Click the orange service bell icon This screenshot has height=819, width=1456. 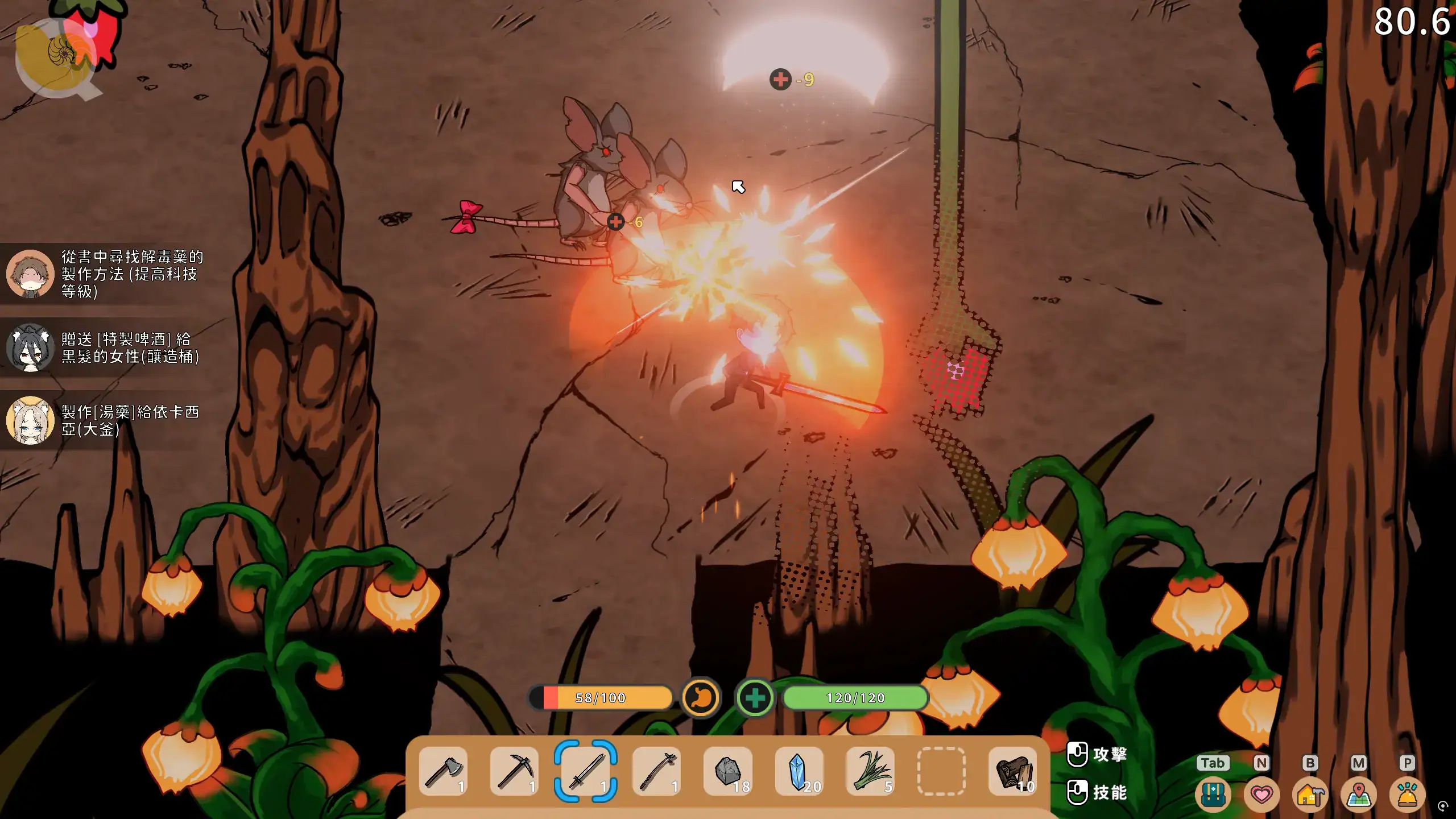tap(1407, 794)
